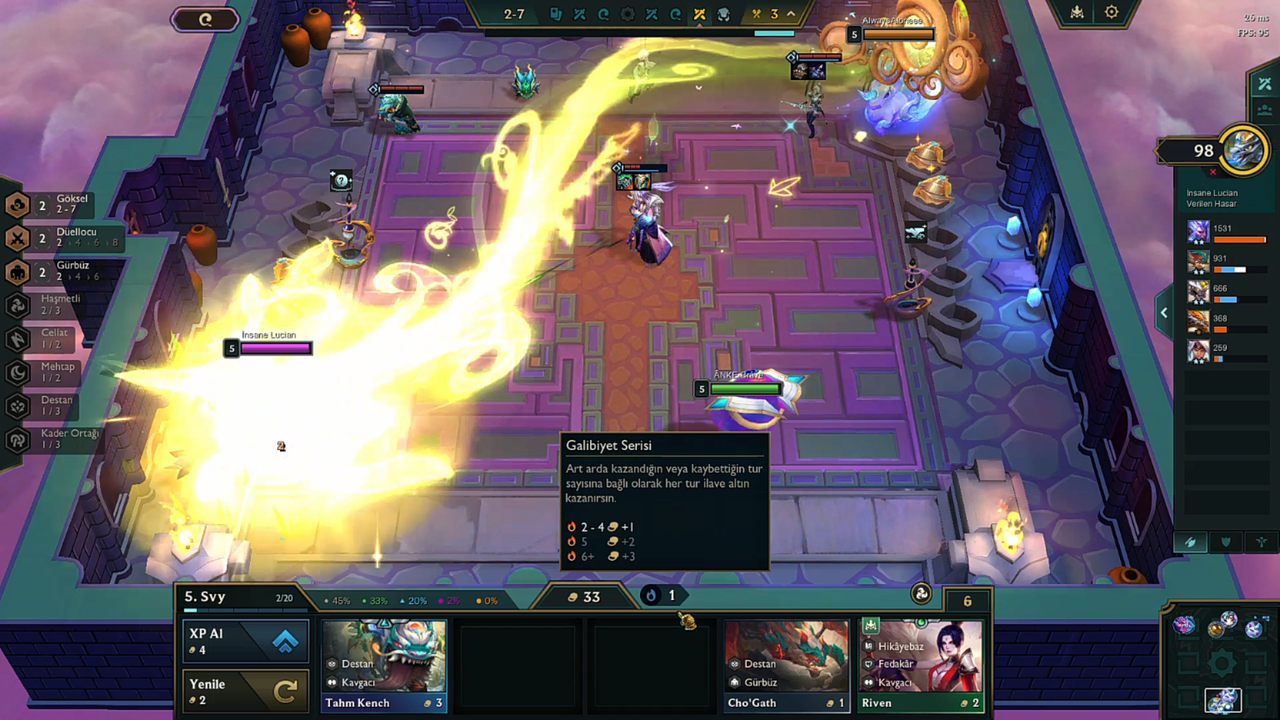Viewport: 1280px width, 720px height.
Task: Open the crossed swords panel icon
Action: 1264,84
